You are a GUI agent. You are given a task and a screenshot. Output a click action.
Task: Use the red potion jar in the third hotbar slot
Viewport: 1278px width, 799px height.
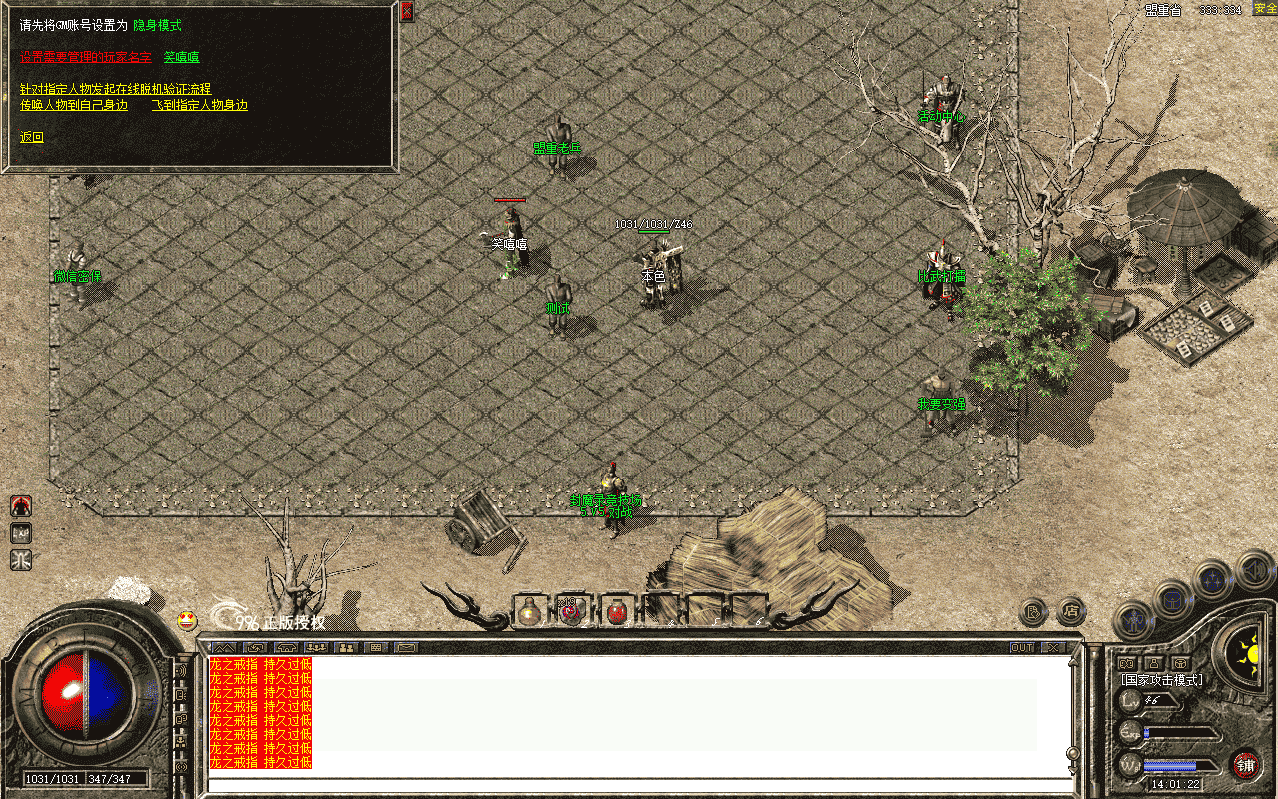[618, 611]
